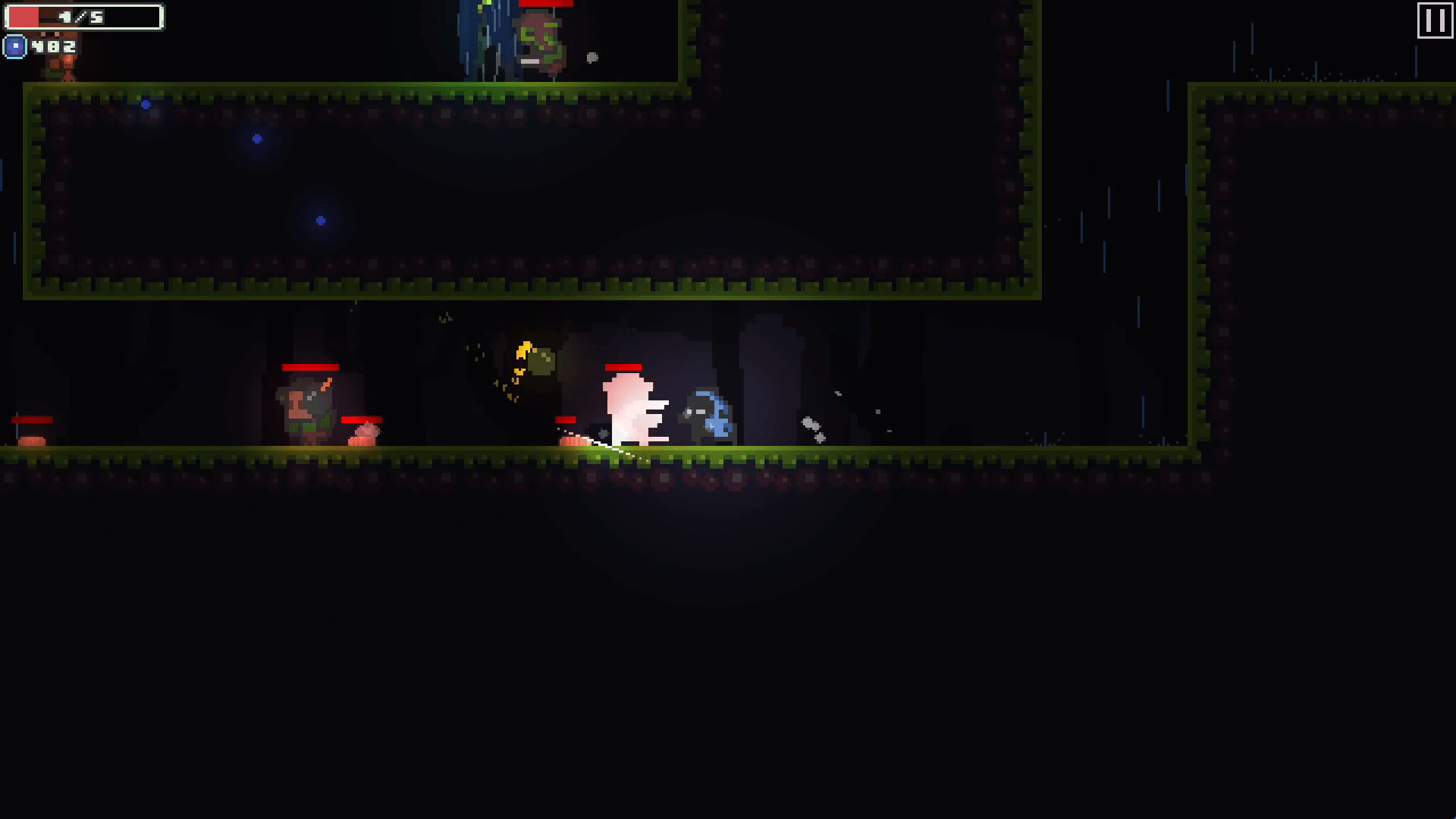Click the white projectile trail near the player
Viewport: 1456px width, 819px height.
(x=603, y=446)
